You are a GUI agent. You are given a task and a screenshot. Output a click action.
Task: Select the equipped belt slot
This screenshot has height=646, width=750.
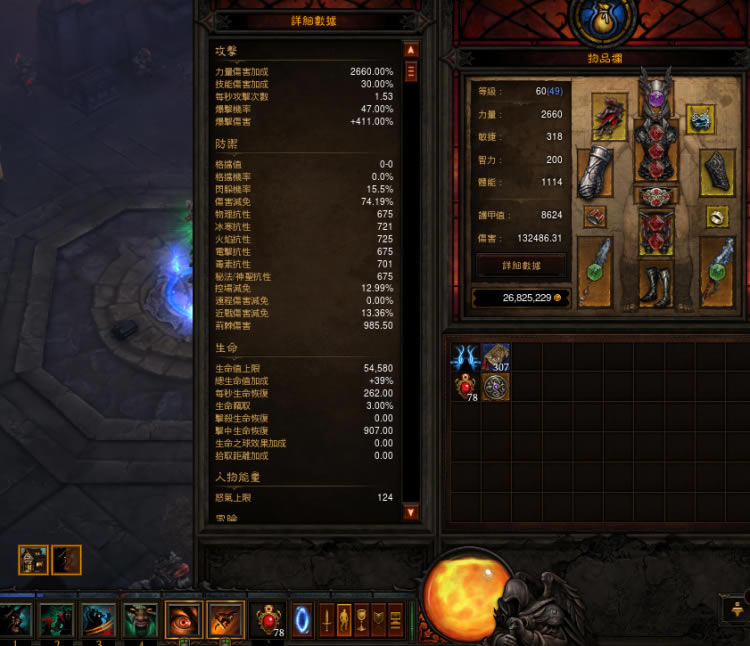656,195
